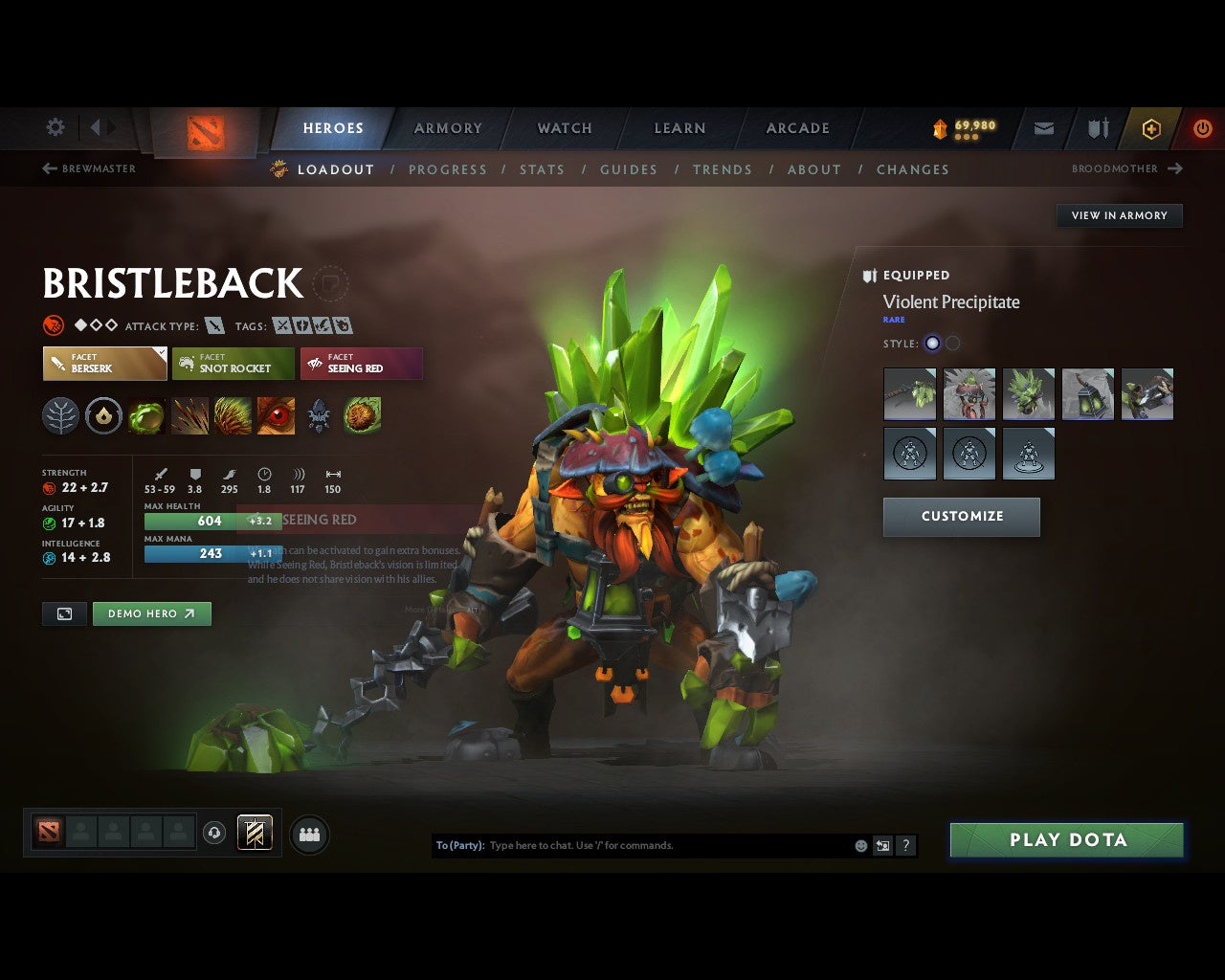Open the Bristleback ability with red eye icon

(276, 414)
